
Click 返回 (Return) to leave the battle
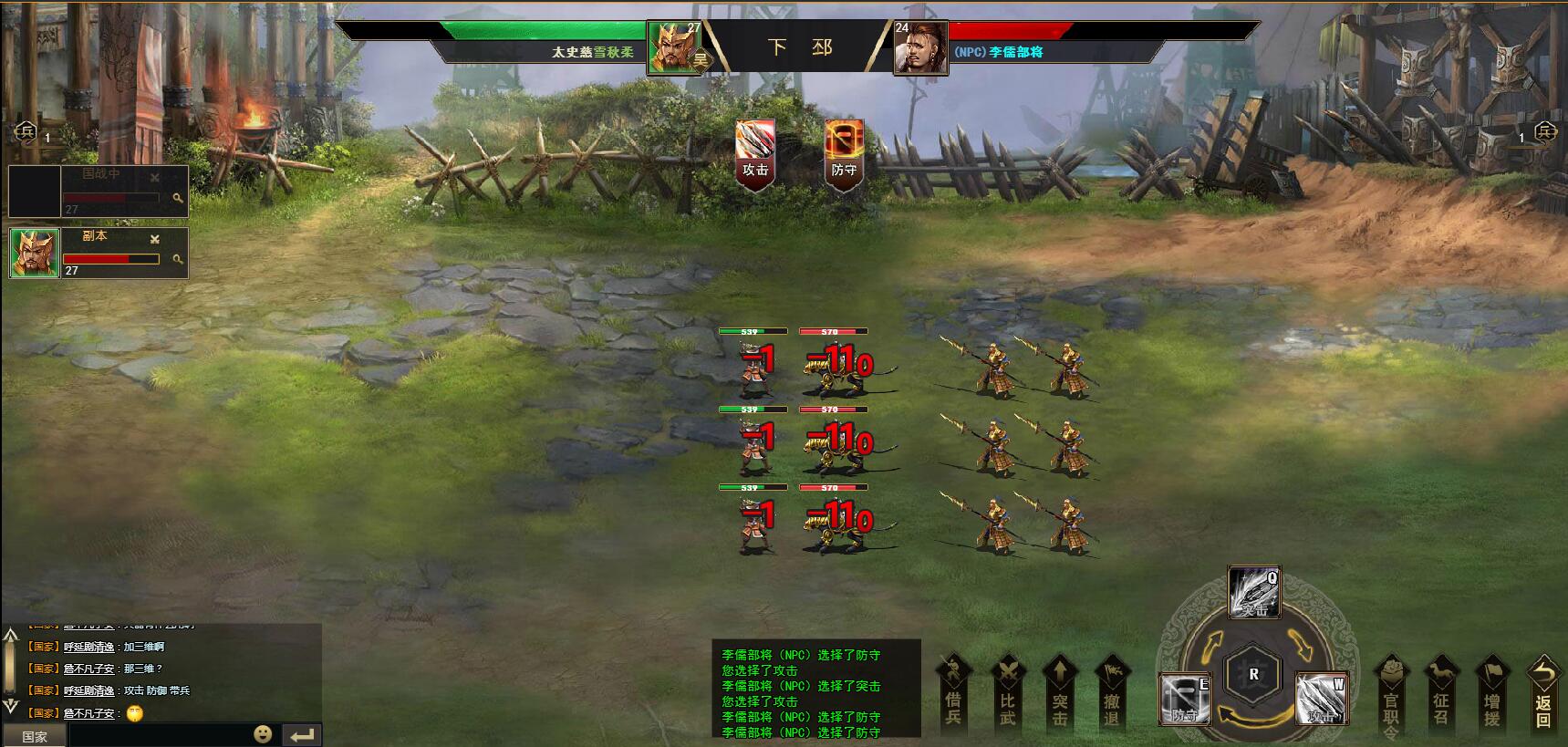pos(1543,695)
